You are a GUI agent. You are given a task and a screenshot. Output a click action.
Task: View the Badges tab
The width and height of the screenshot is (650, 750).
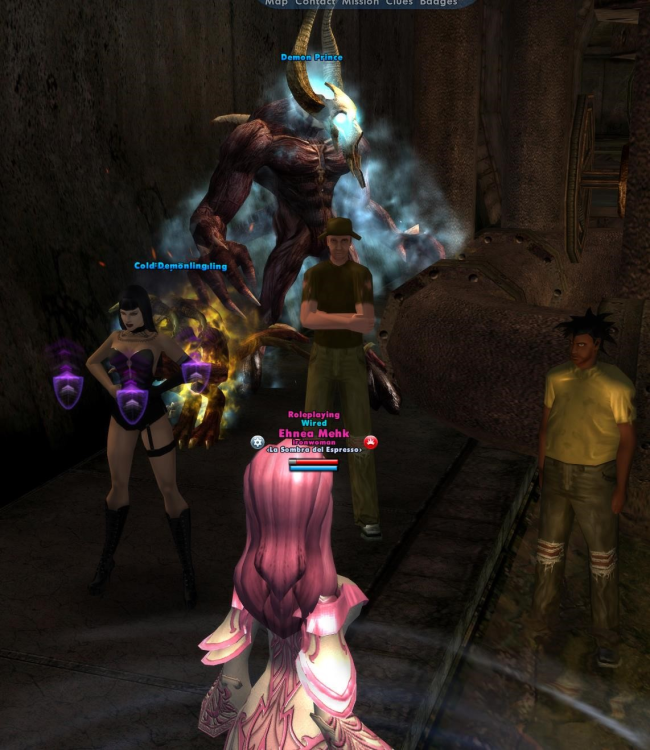[x=438, y=3]
